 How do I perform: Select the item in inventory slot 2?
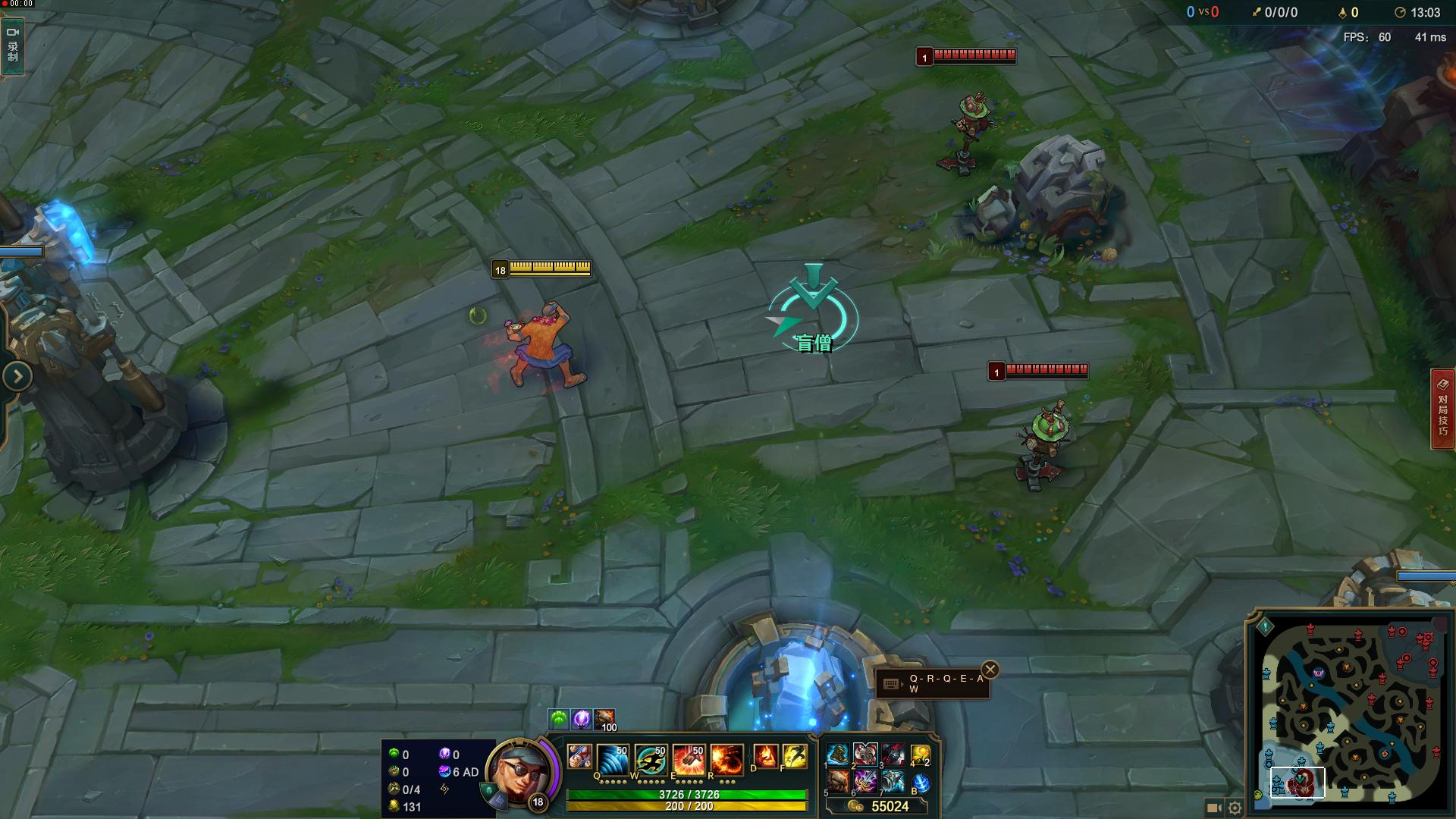[865, 755]
